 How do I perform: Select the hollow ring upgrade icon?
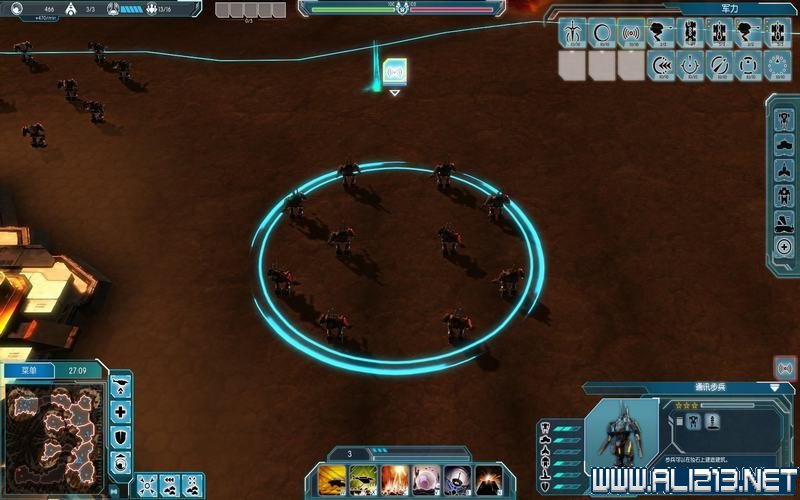click(x=602, y=33)
